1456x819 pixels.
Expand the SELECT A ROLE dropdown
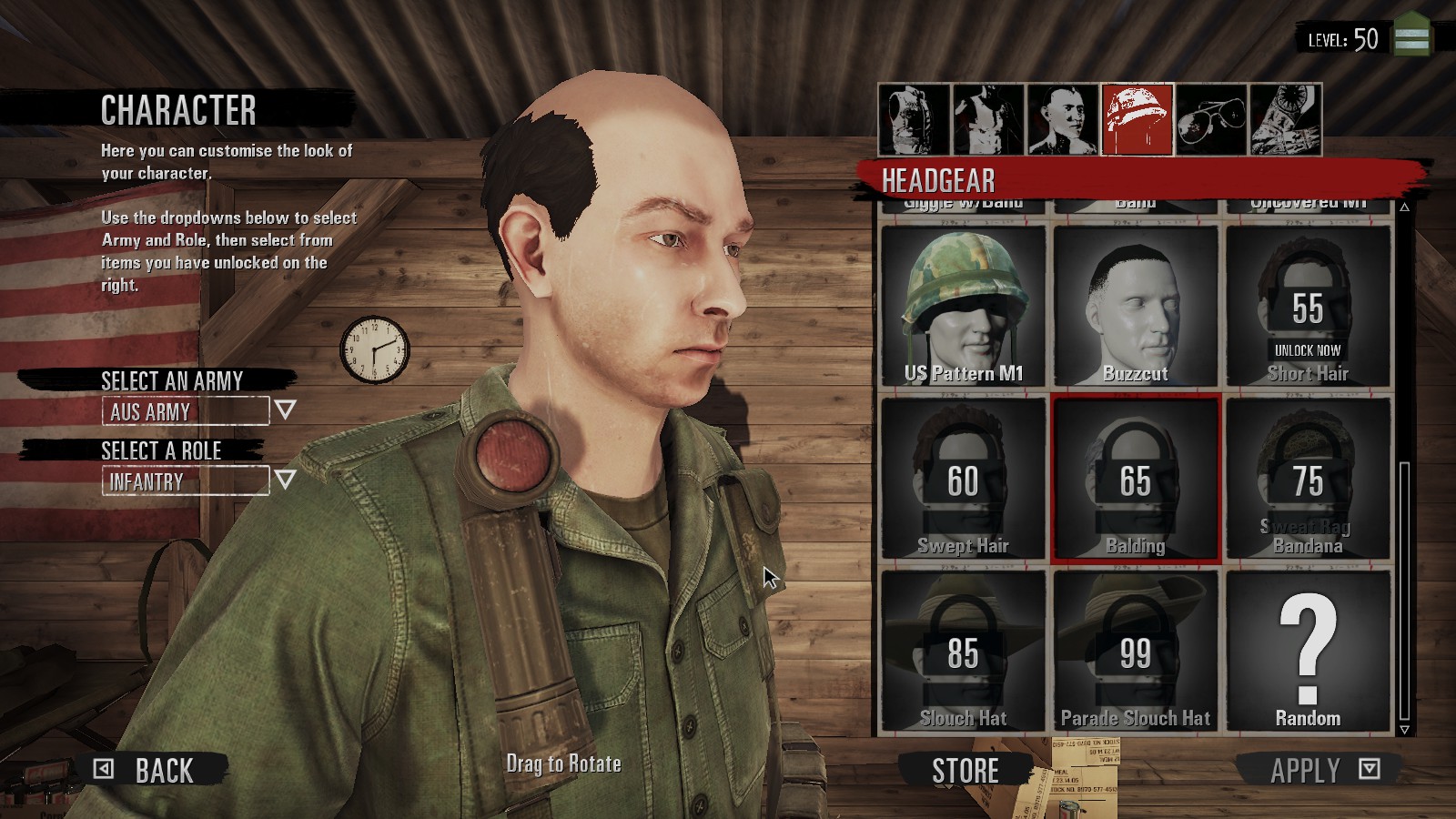182,480
